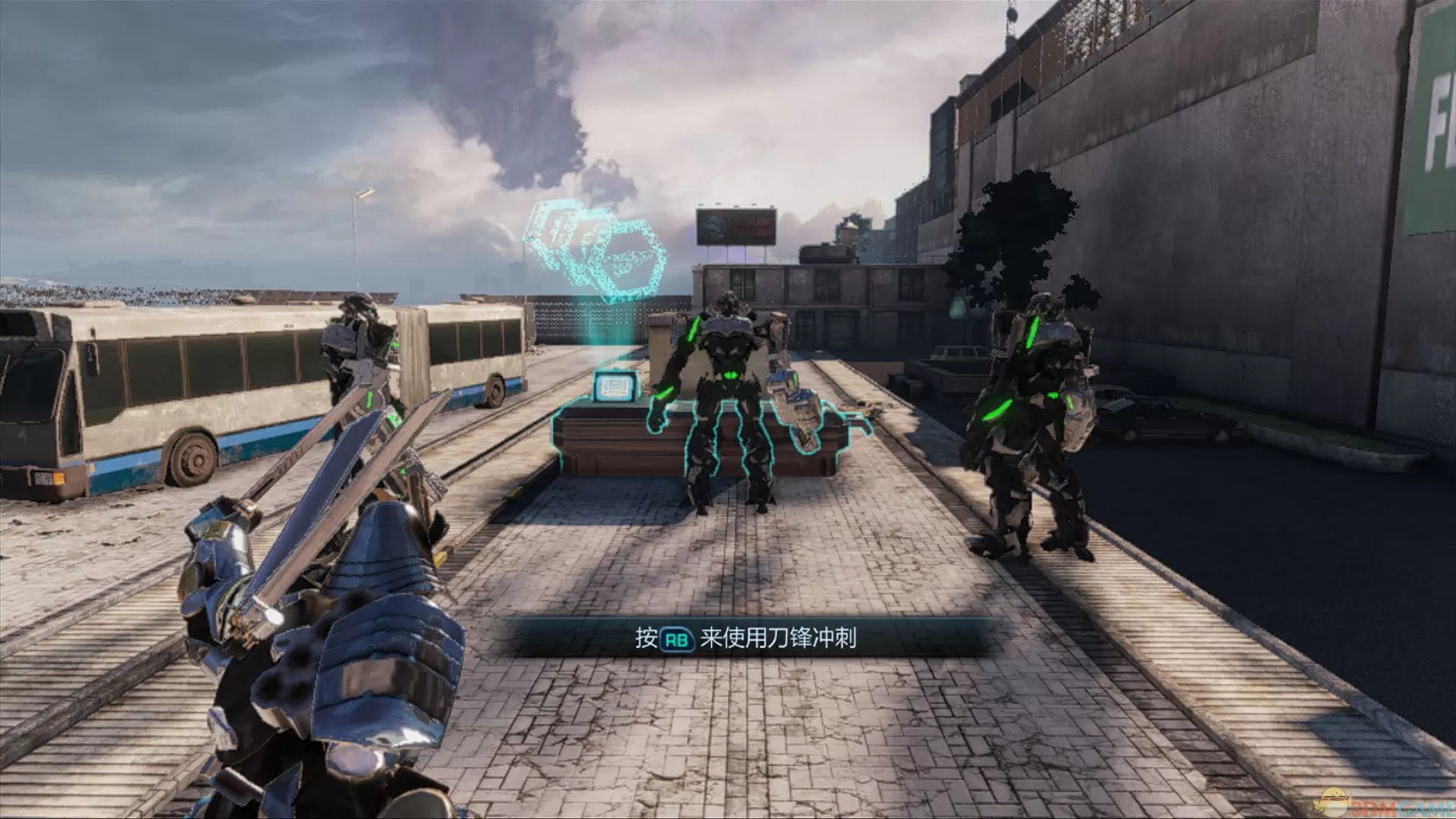The height and width of the screenshot is (819, 1456).
Task: Click the billboard sign with globe graphic
Action: [x=736, y=224]
